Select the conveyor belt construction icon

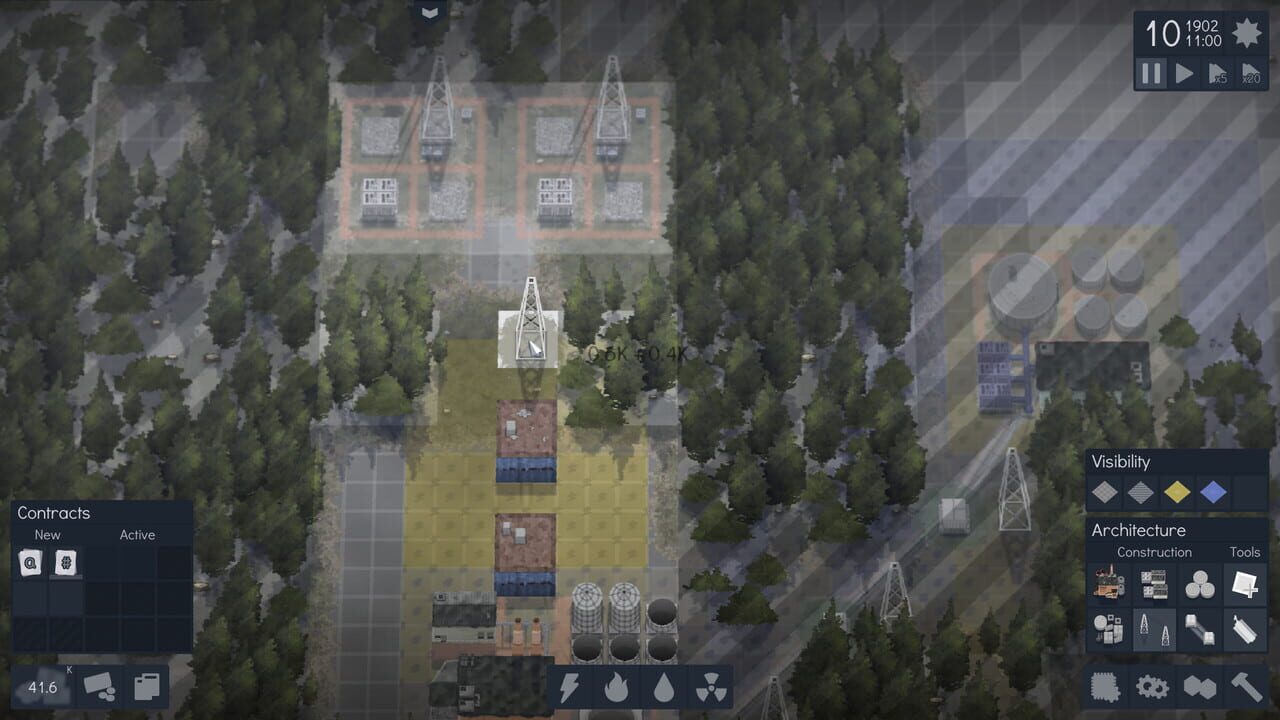pos(1198,630)
